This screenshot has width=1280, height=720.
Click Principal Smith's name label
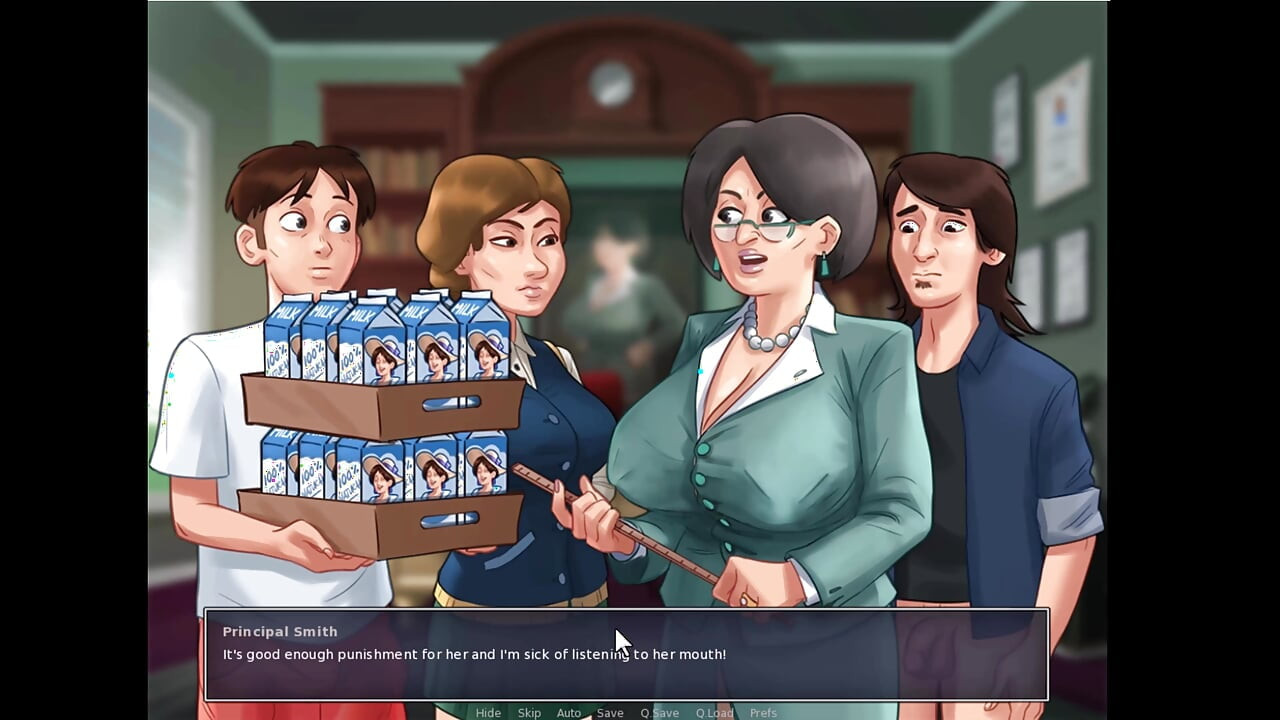pos(281,631)
